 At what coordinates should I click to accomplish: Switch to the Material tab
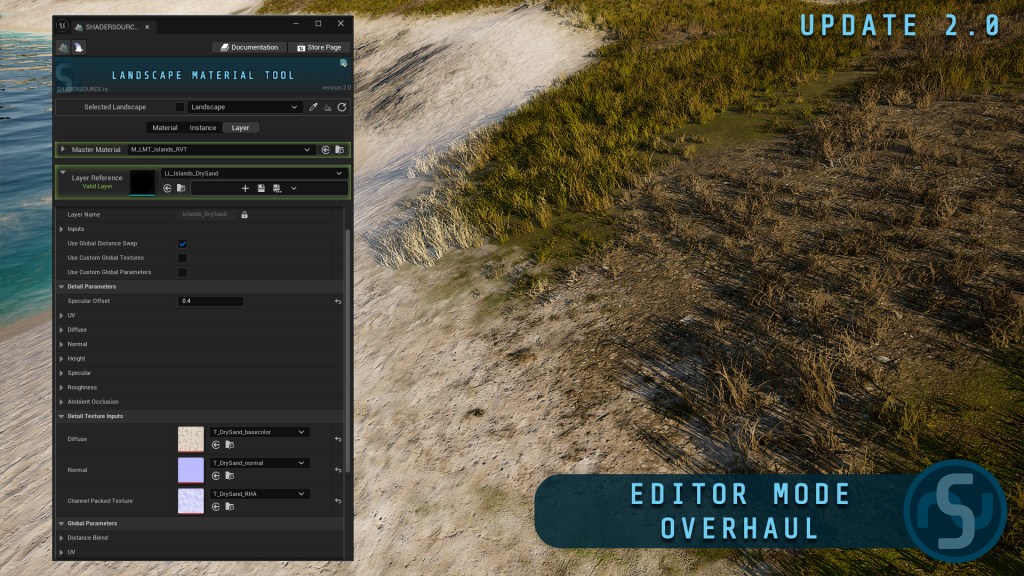[x=165, y=128]
